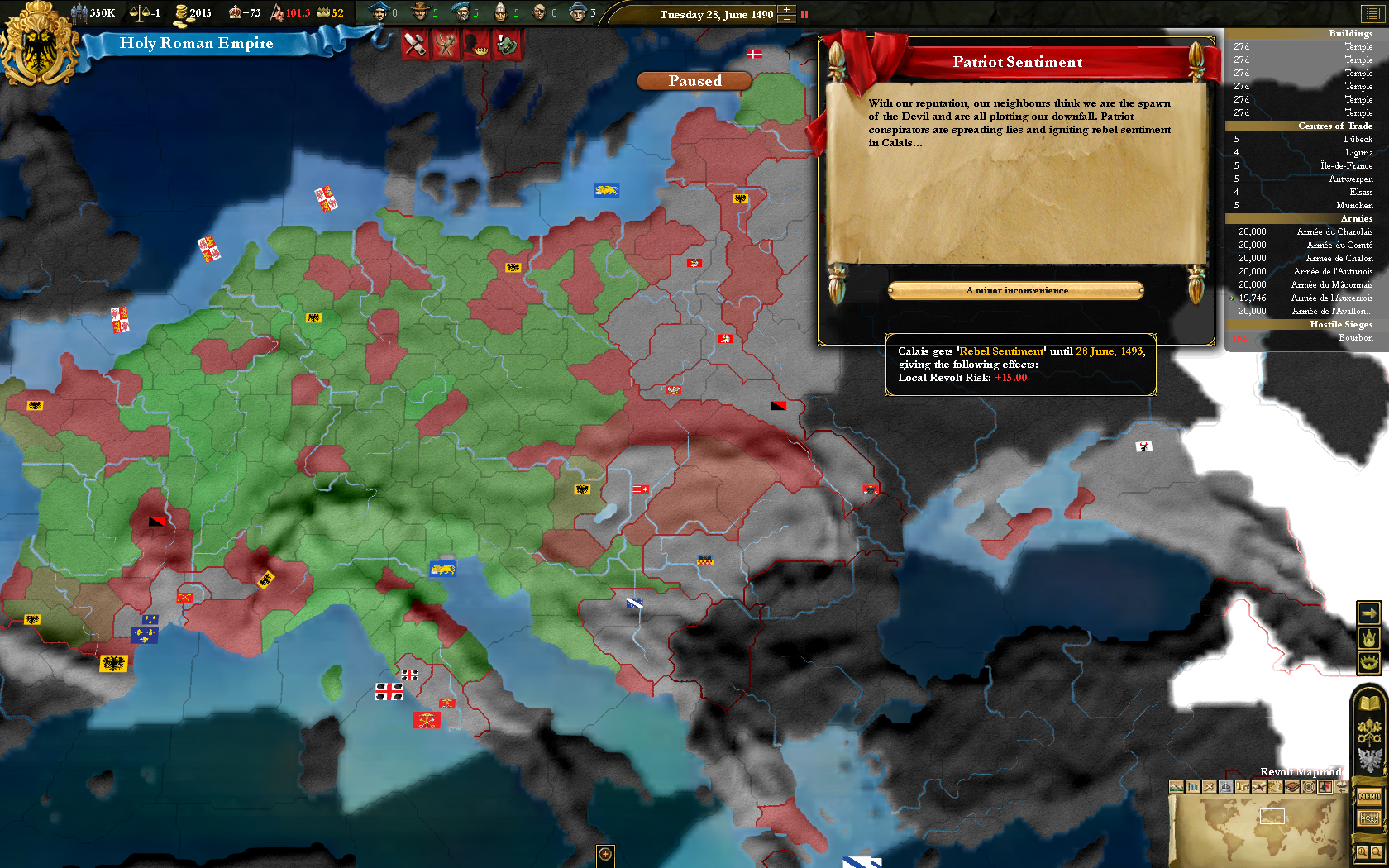Select the Bourbon hostile siege entry

[1305, 337]
